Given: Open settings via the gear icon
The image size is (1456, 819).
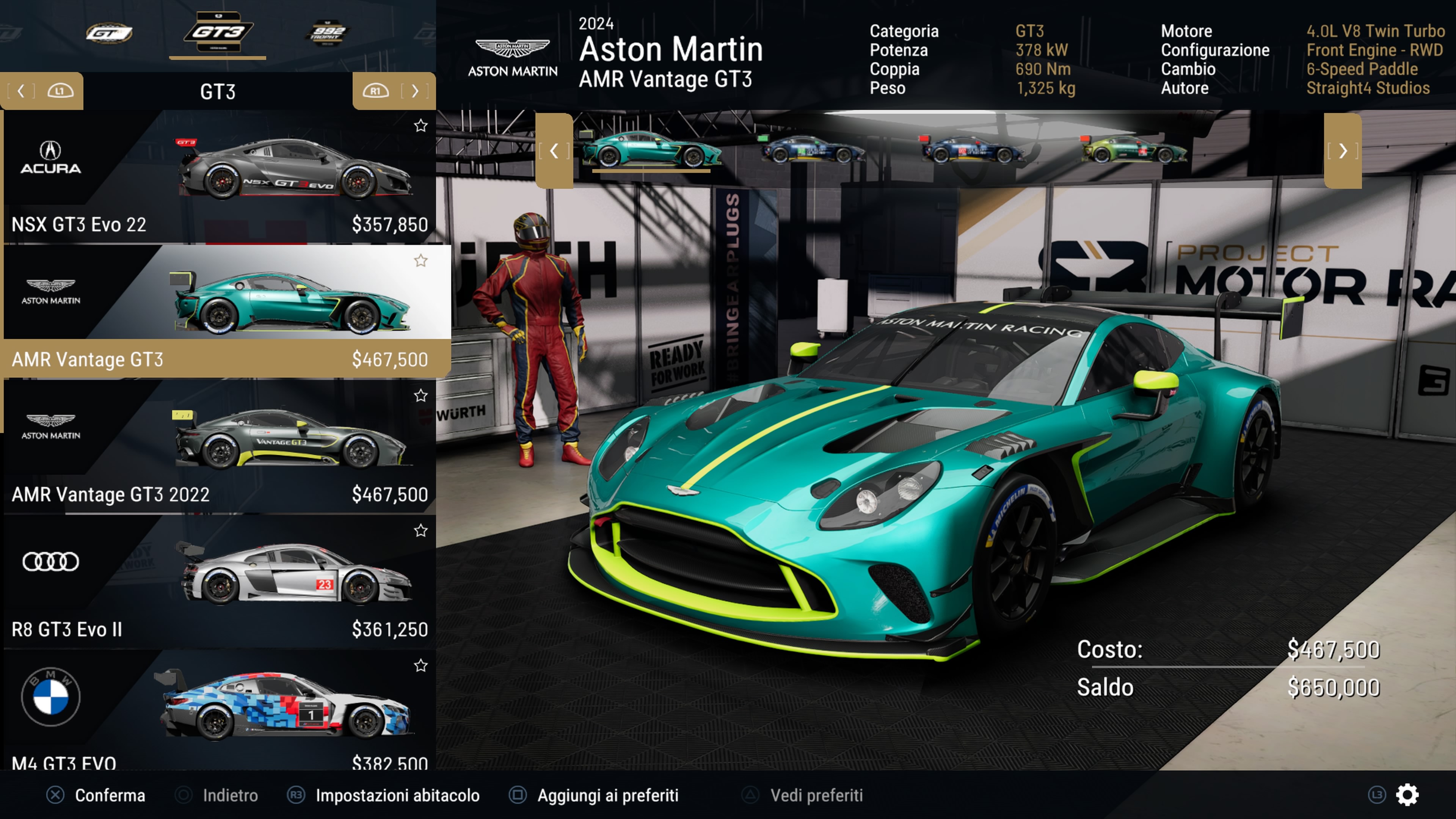Looking at the screenshot, I should click(x=1407, y=795).
